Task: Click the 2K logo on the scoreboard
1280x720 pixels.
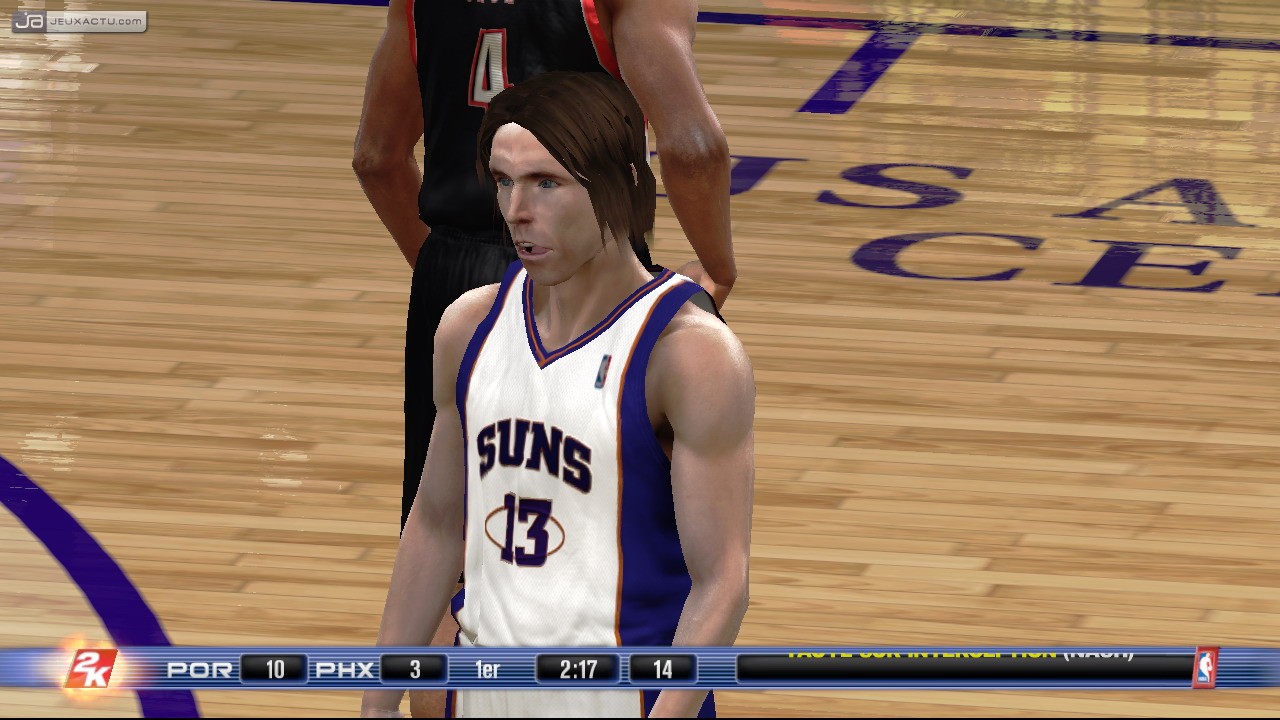Action: pyautogui.click(x=91, y=668)
